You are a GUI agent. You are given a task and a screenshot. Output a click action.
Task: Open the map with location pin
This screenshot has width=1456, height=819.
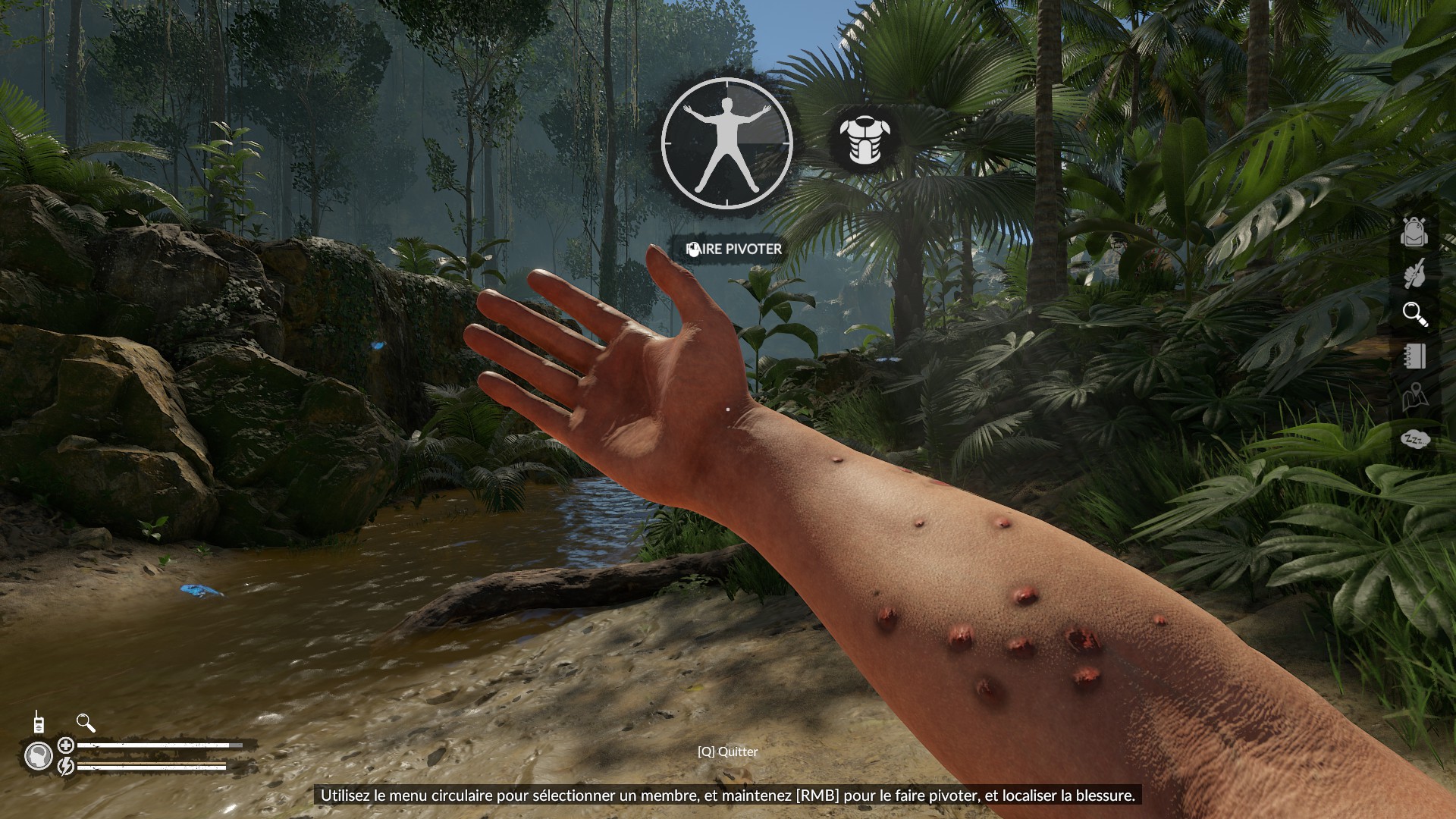click(x=1414, y=397)
